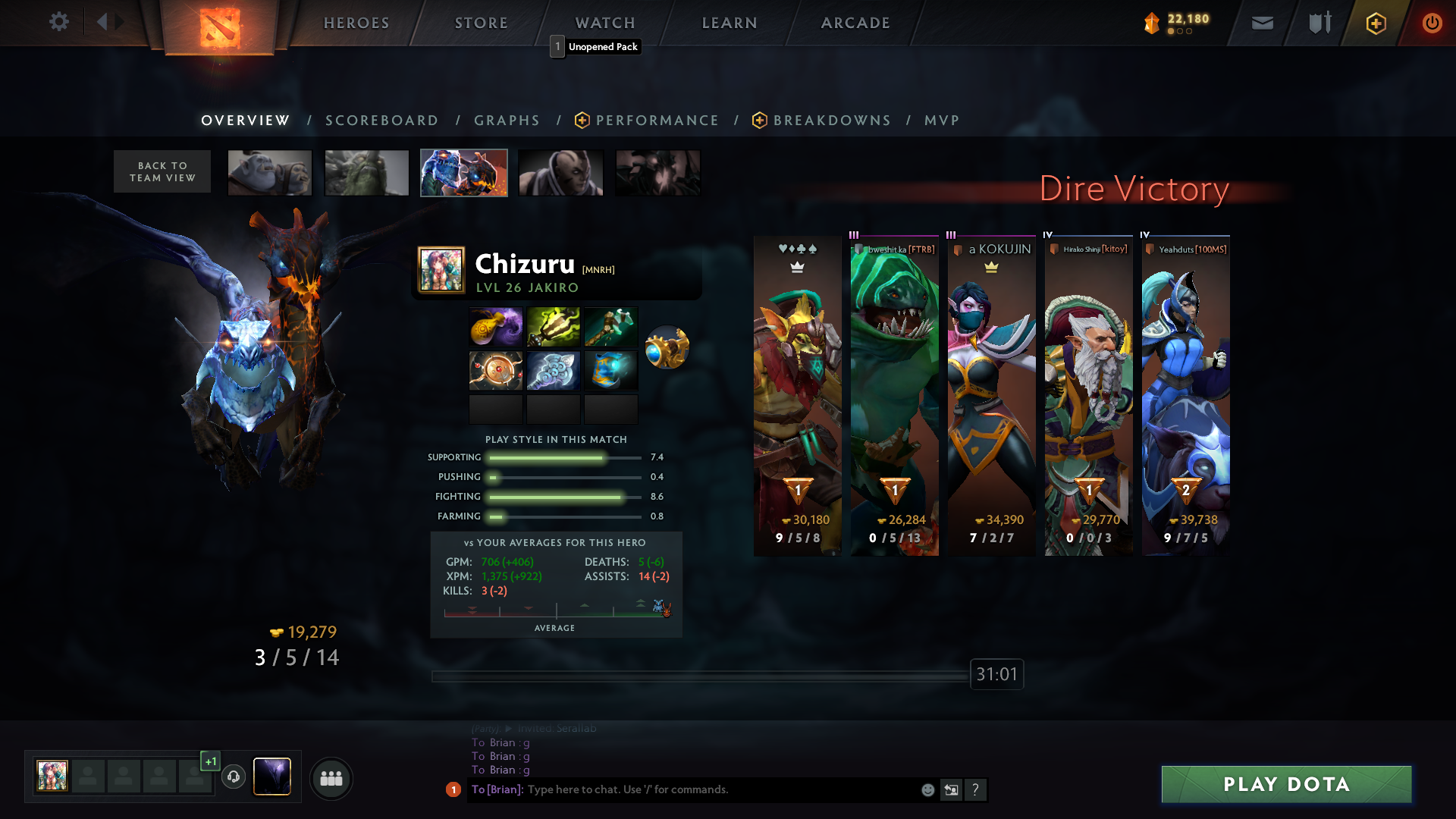This screenshot has height=819, width=1456.
Task: Open the Unopened Pack notification
Action: (x=597, y=47)
